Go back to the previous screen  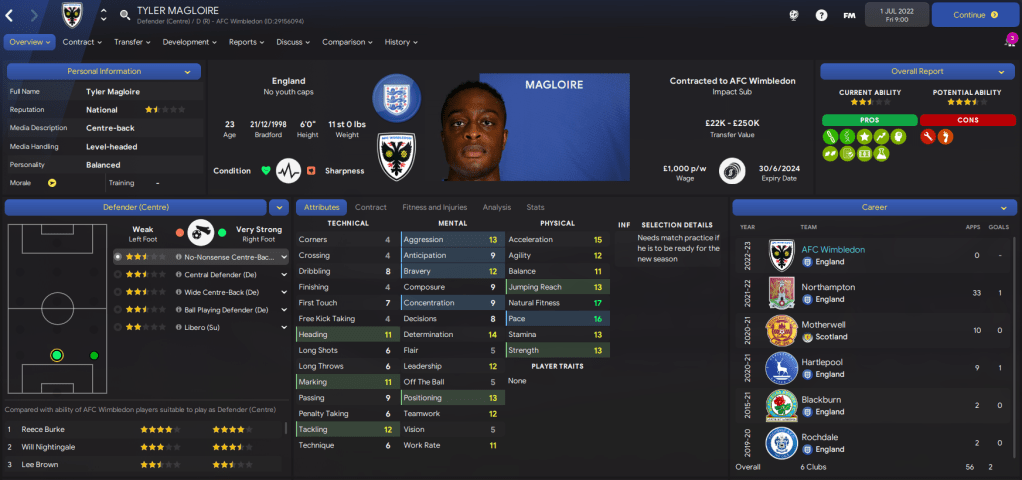pyautogui.click(x=11, y=15)
